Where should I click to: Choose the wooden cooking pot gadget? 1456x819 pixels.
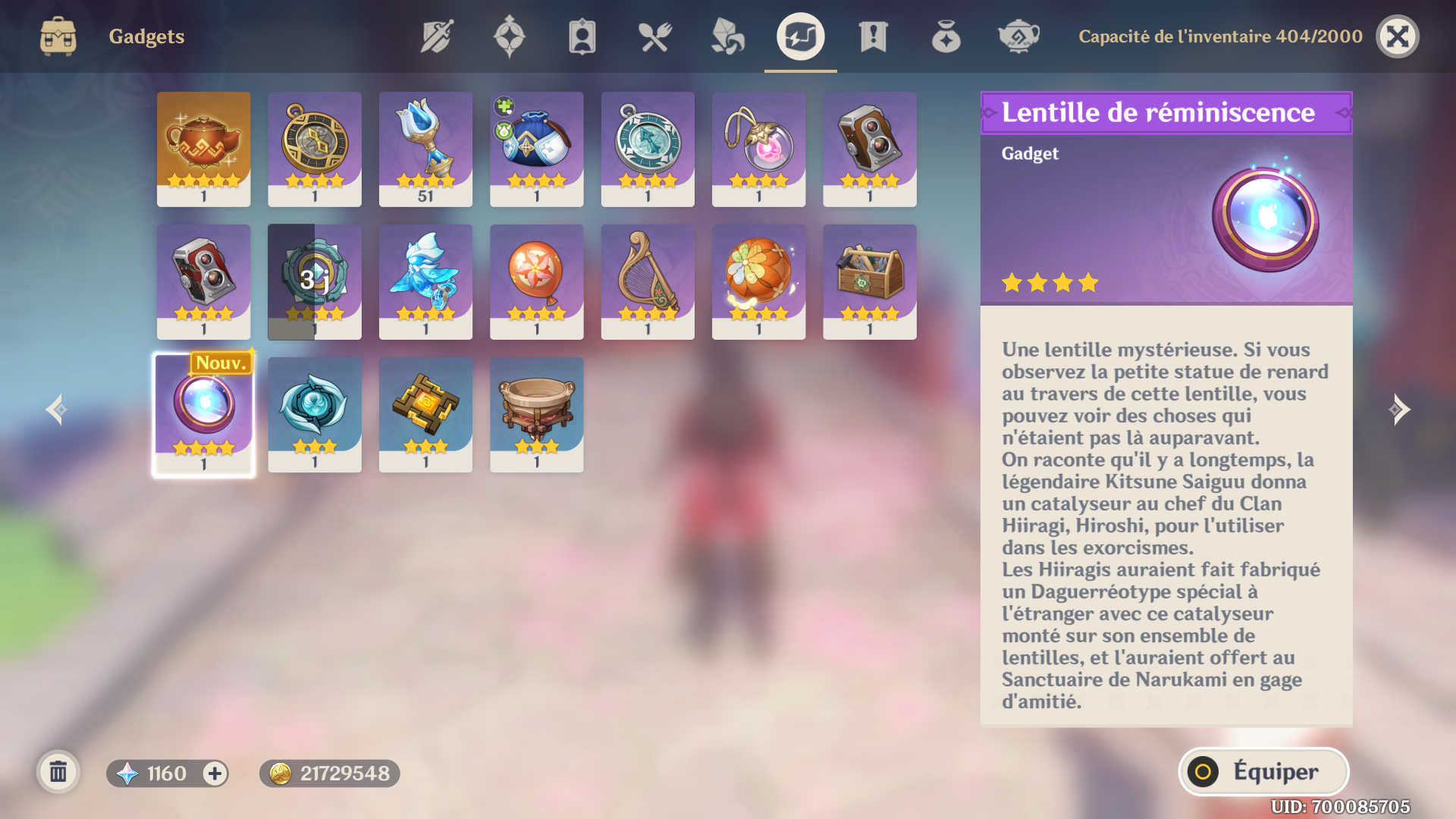tap(537, 415)
